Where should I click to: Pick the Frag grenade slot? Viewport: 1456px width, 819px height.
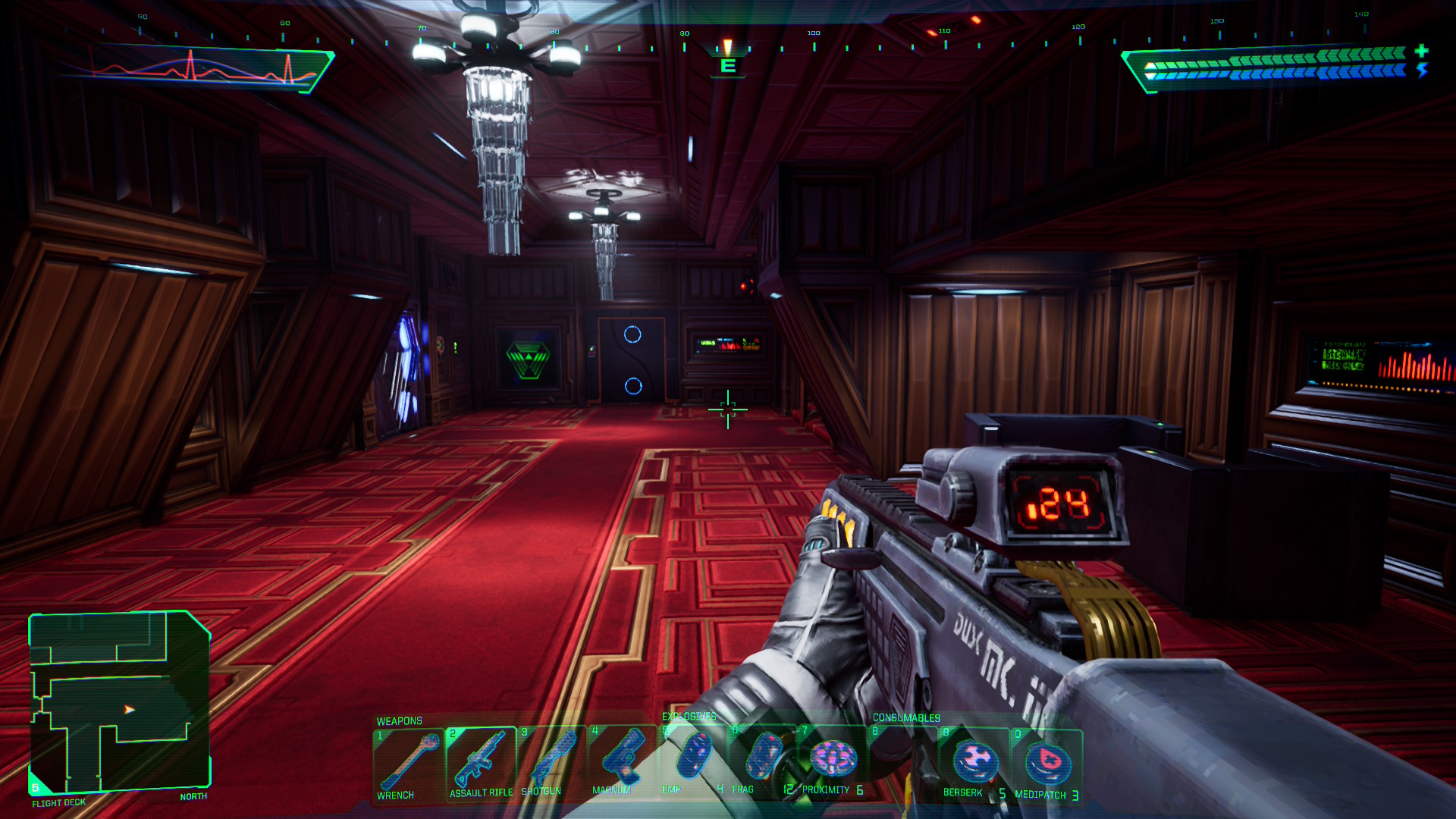pos(762,758)
